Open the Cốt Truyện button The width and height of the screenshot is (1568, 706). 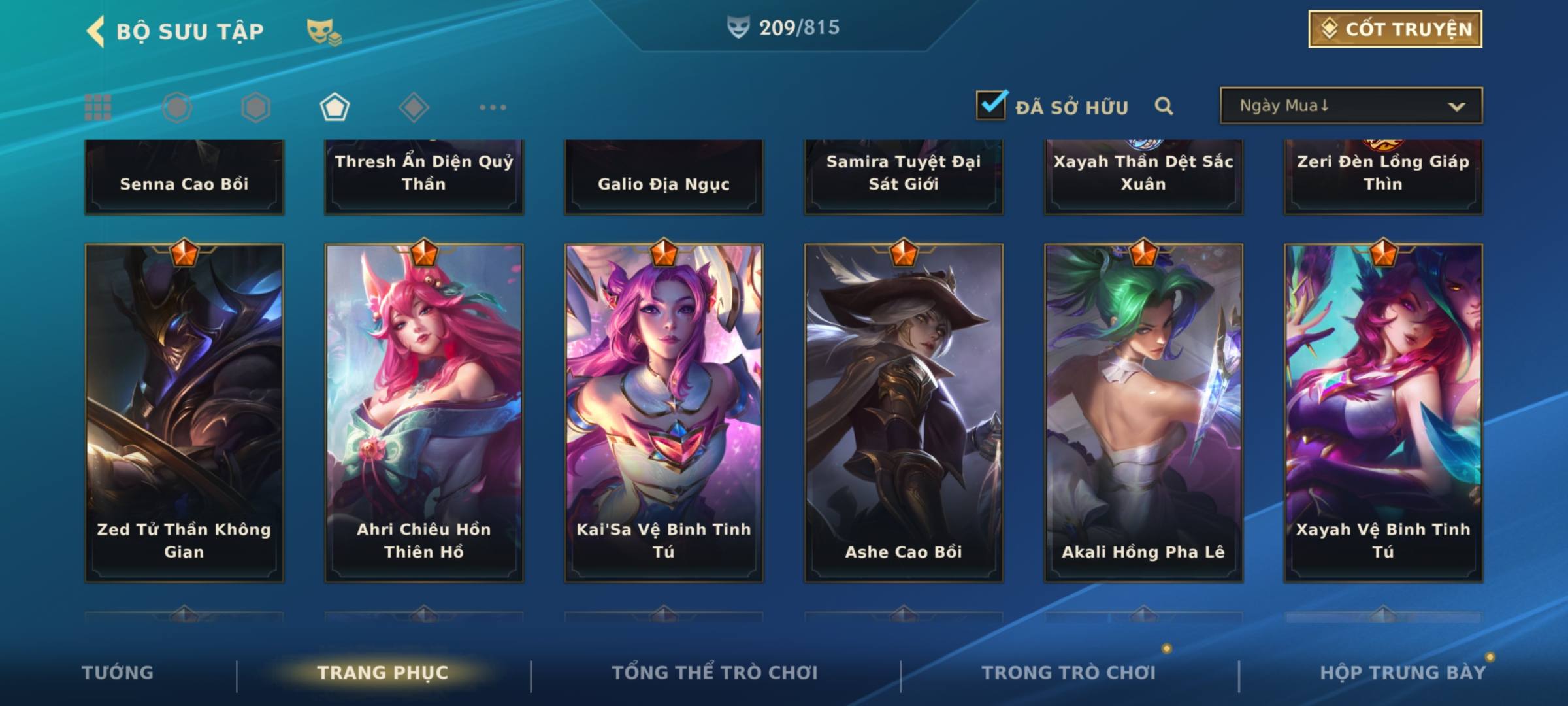(x=1395, y=29)
